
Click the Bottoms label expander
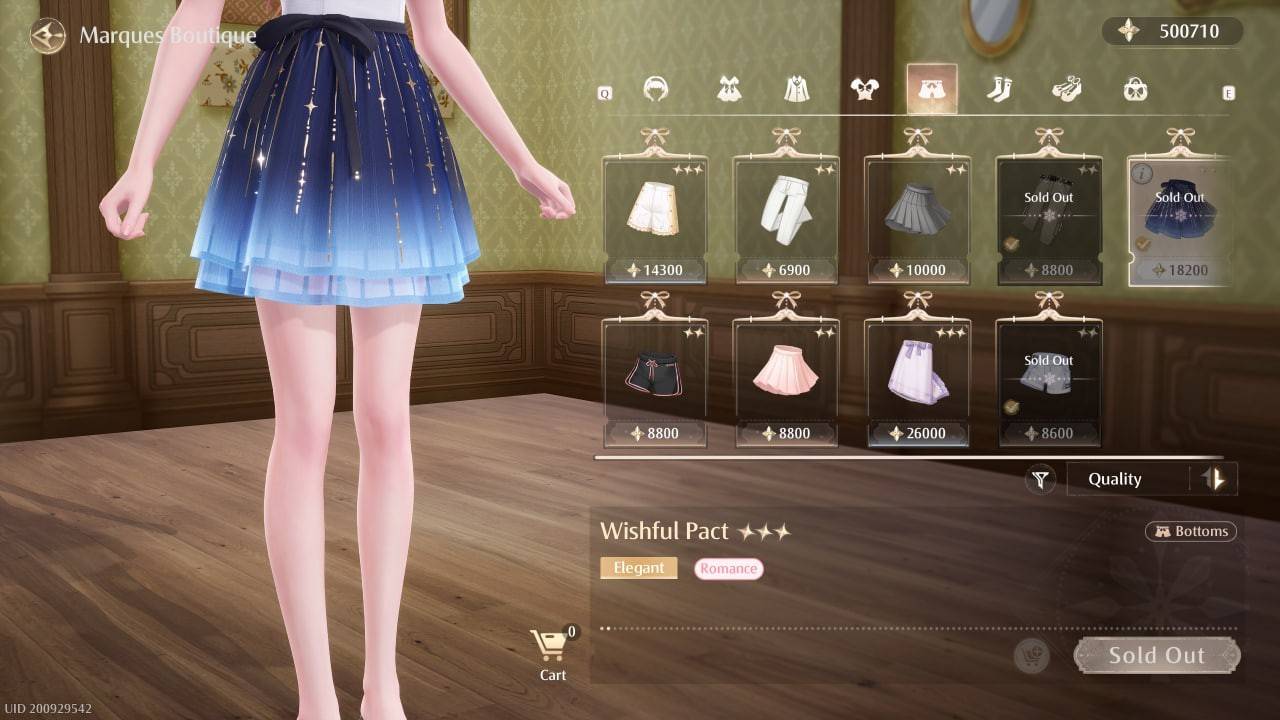(x=1190, y=531)
